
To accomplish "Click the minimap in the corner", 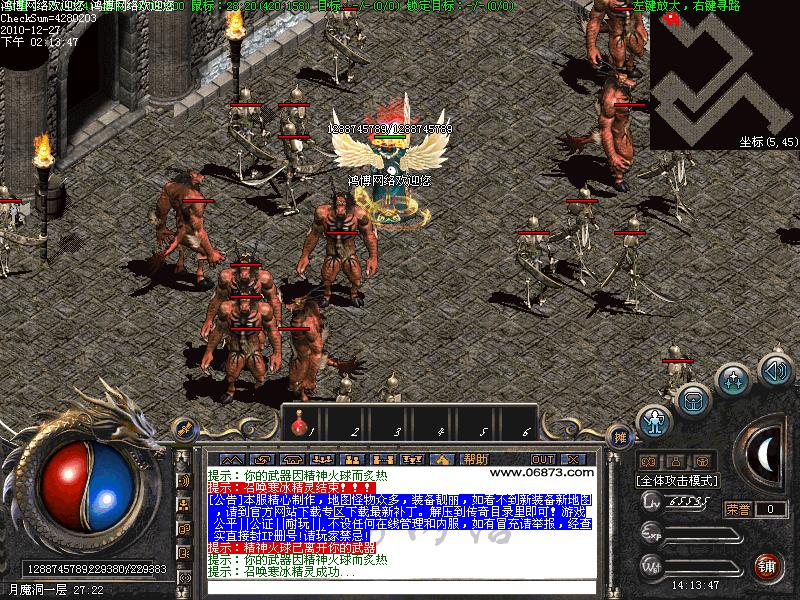I will coord(725,75).
